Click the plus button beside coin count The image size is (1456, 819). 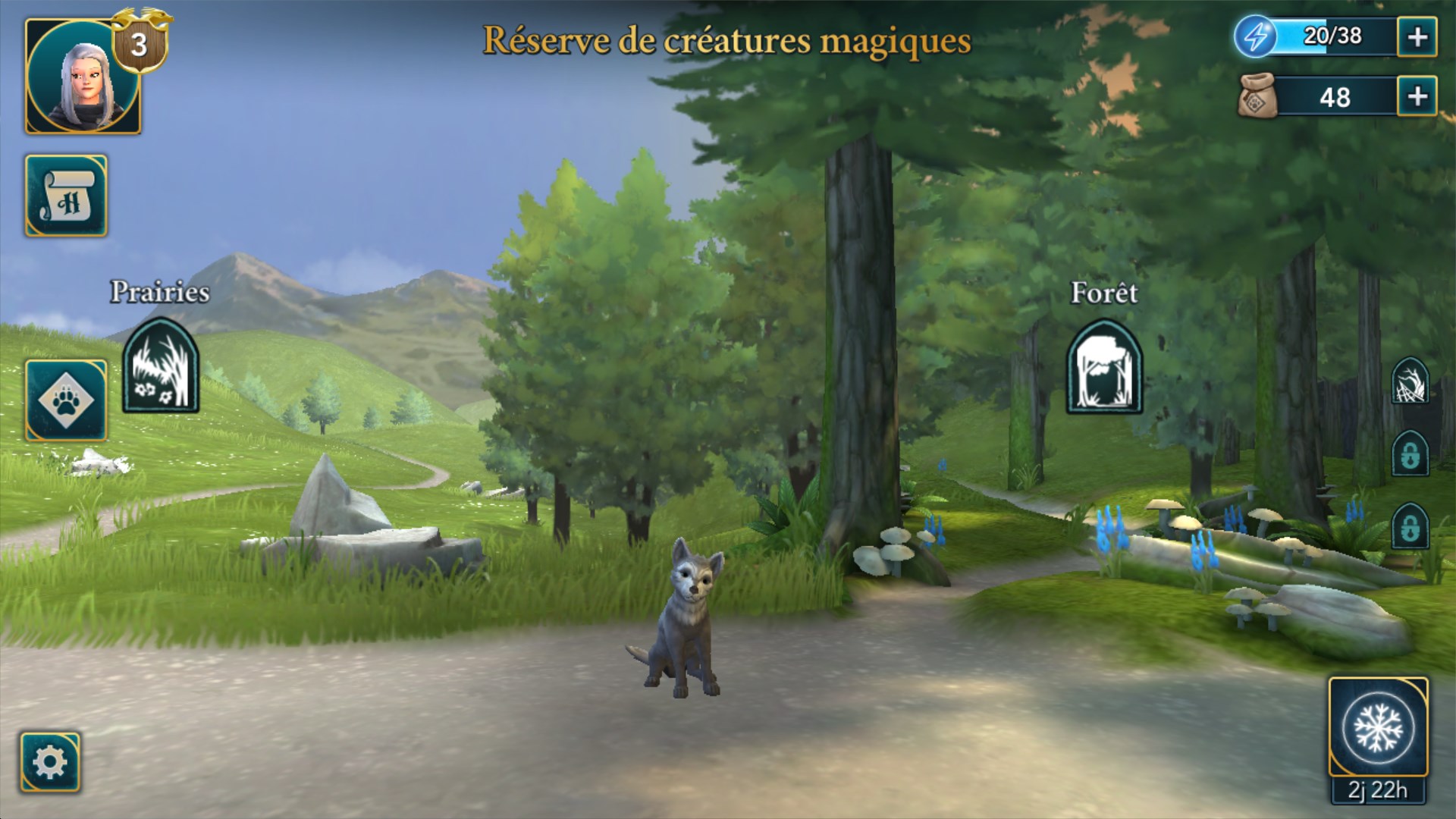click(1417, 96)
